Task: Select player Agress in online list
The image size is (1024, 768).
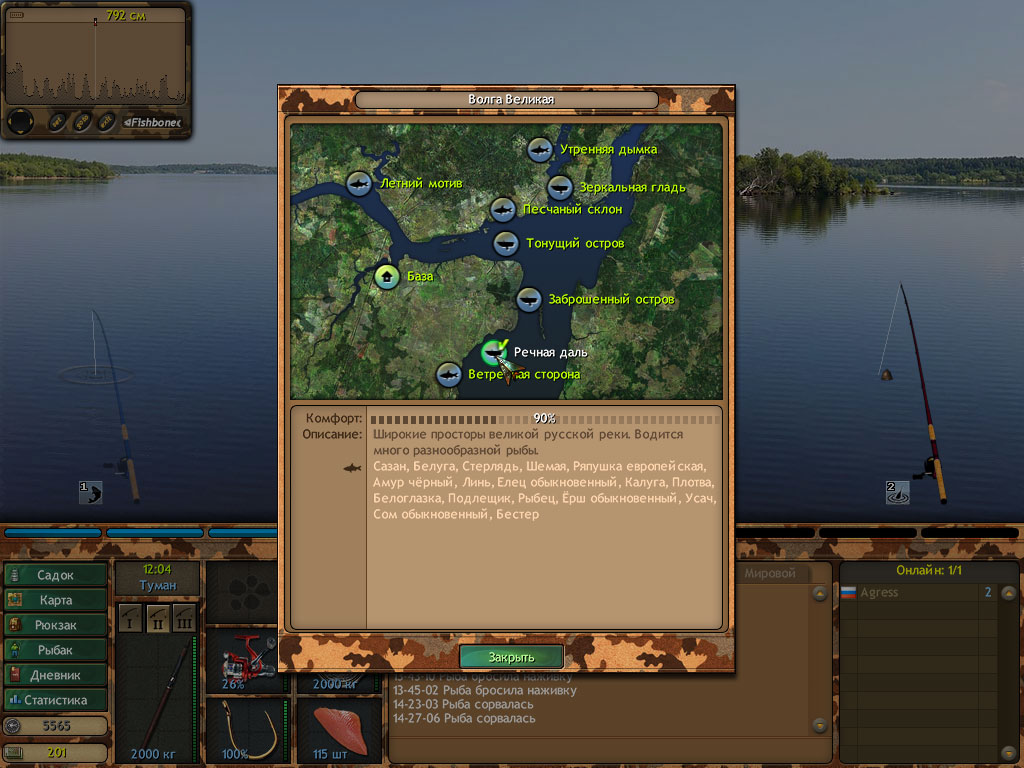Action: coord(879,593)
